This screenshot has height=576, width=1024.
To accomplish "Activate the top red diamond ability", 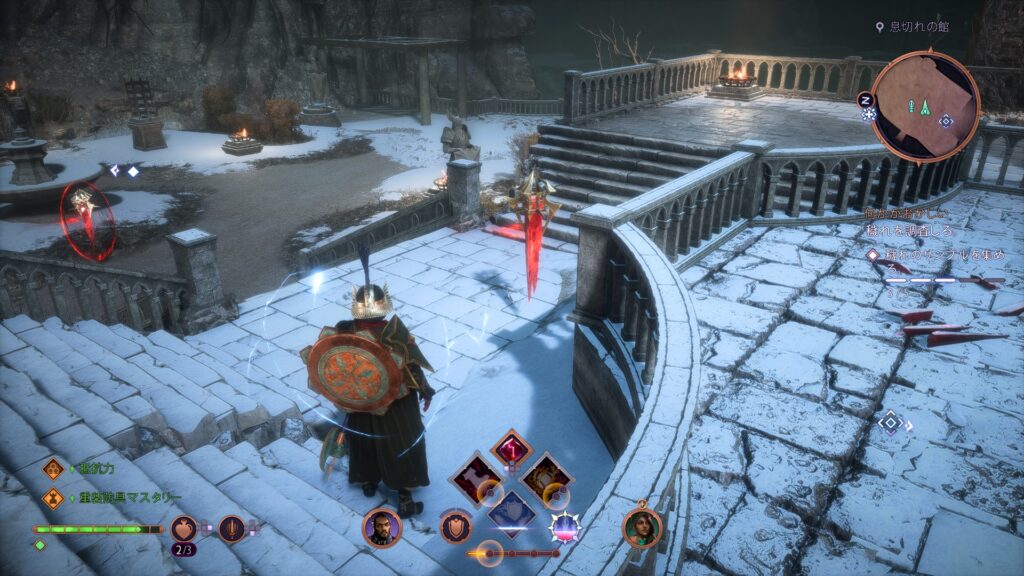I will (x=511, y=450).
